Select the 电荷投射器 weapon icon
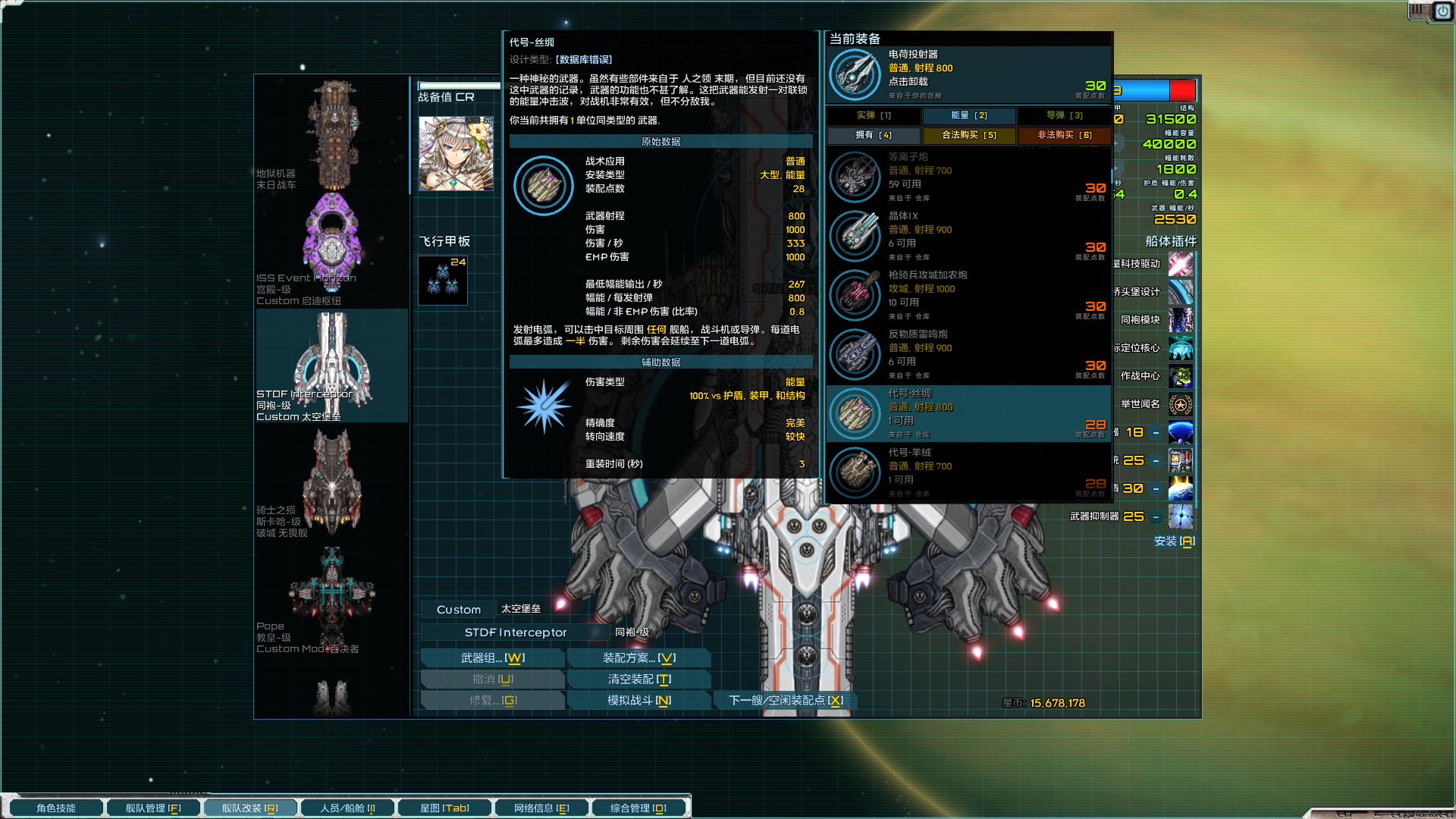 click(855, 73)
